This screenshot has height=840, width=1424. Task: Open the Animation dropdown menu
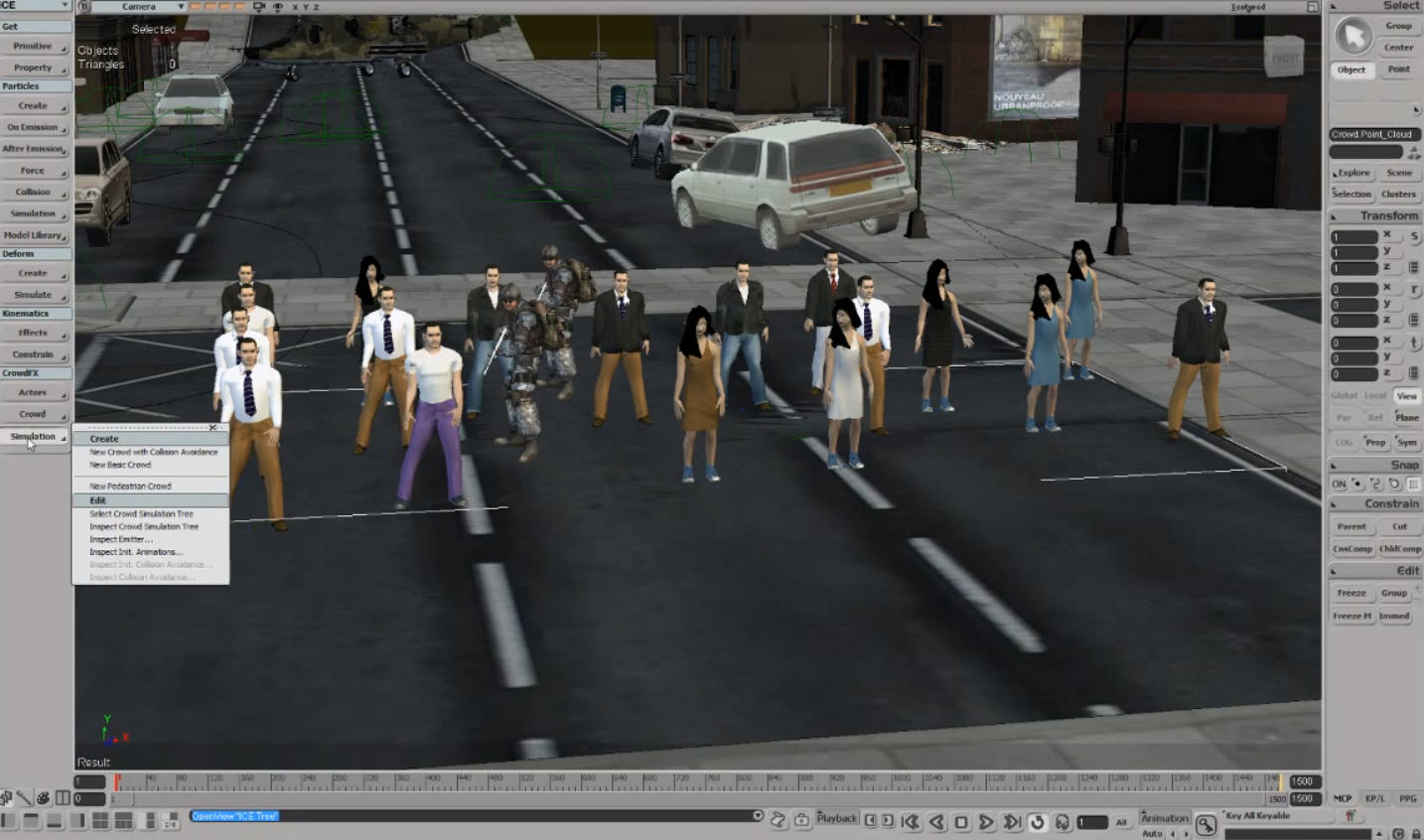(1164, 817)
